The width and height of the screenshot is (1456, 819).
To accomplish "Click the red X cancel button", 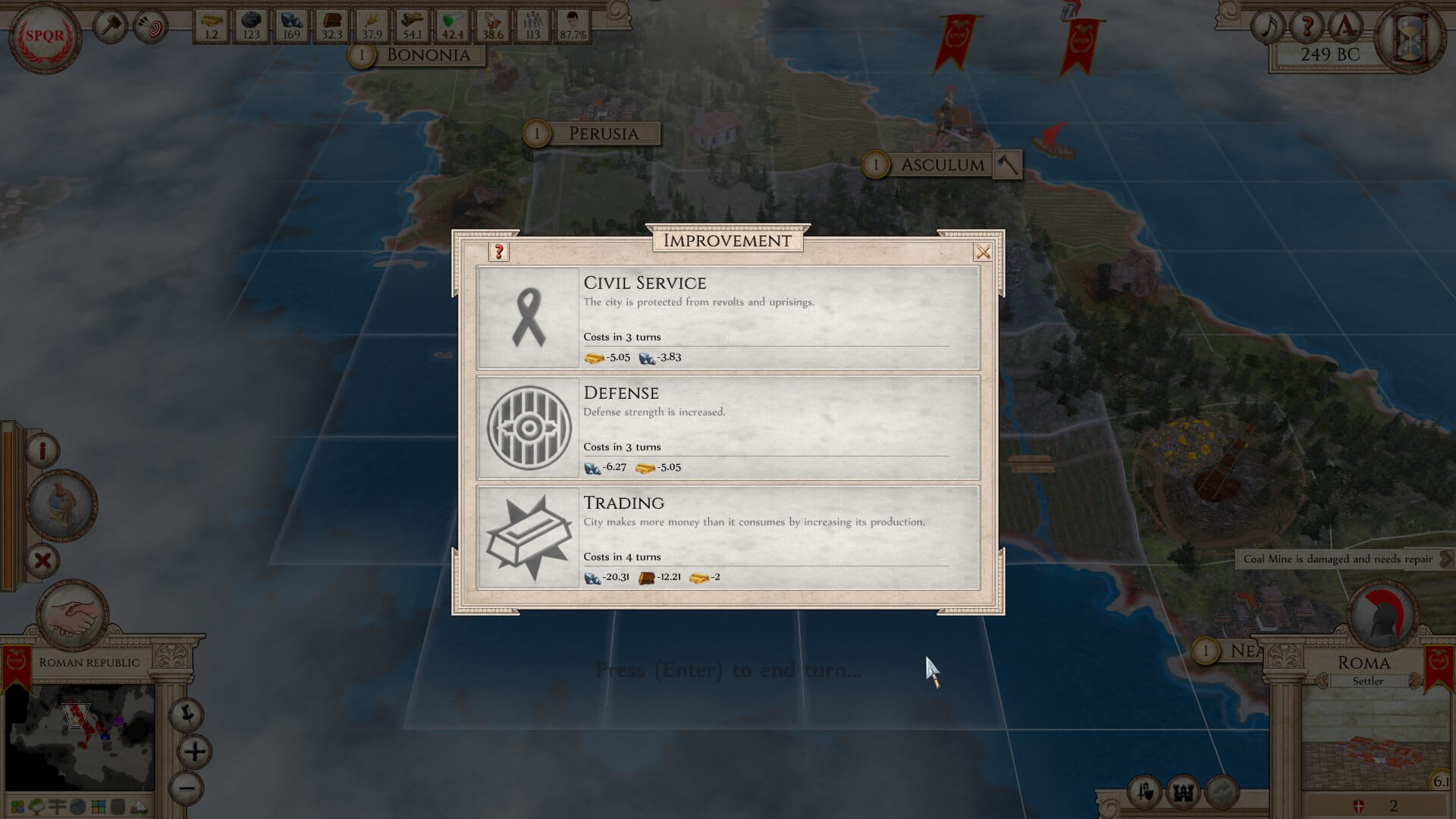I will pos(42,561).
